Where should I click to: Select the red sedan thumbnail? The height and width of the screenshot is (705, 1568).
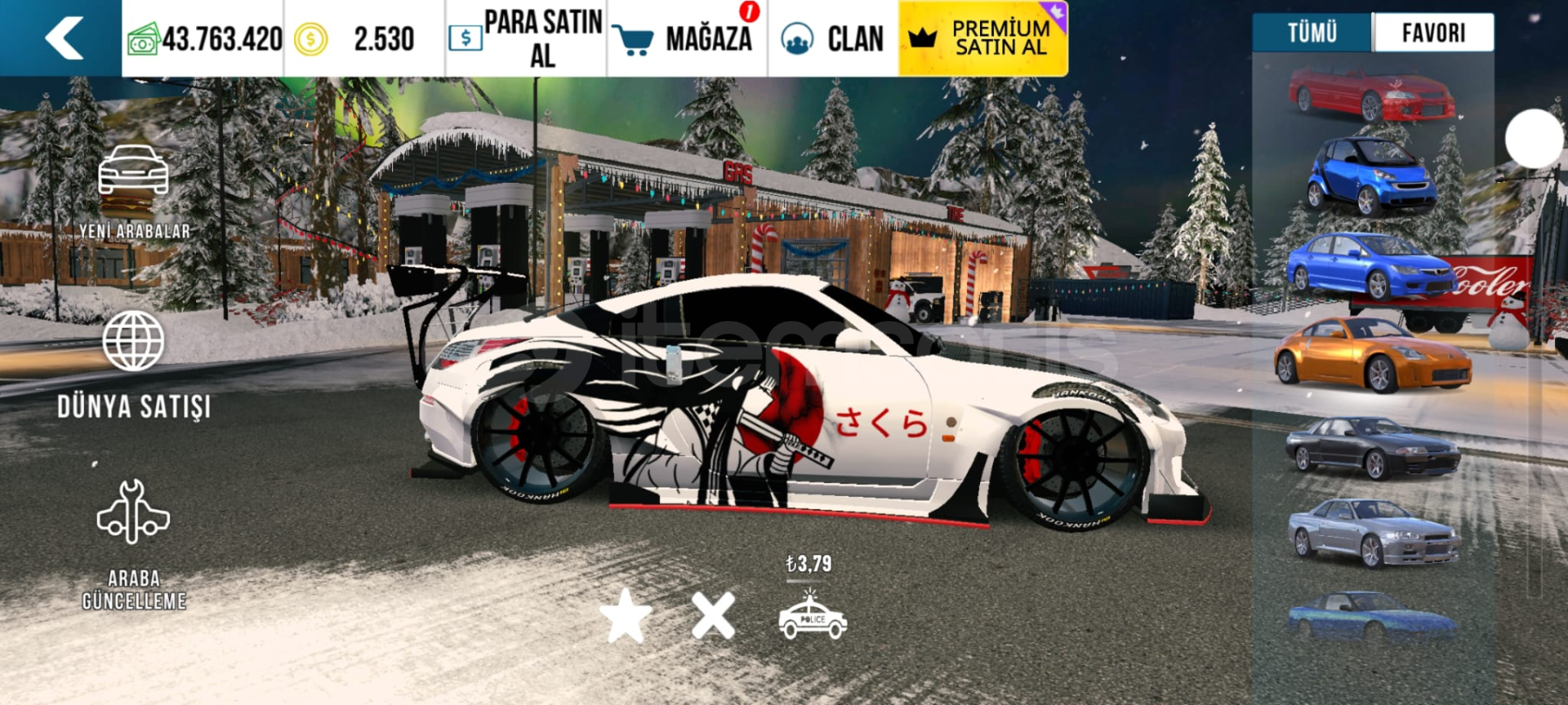[x=1371, y=94]
